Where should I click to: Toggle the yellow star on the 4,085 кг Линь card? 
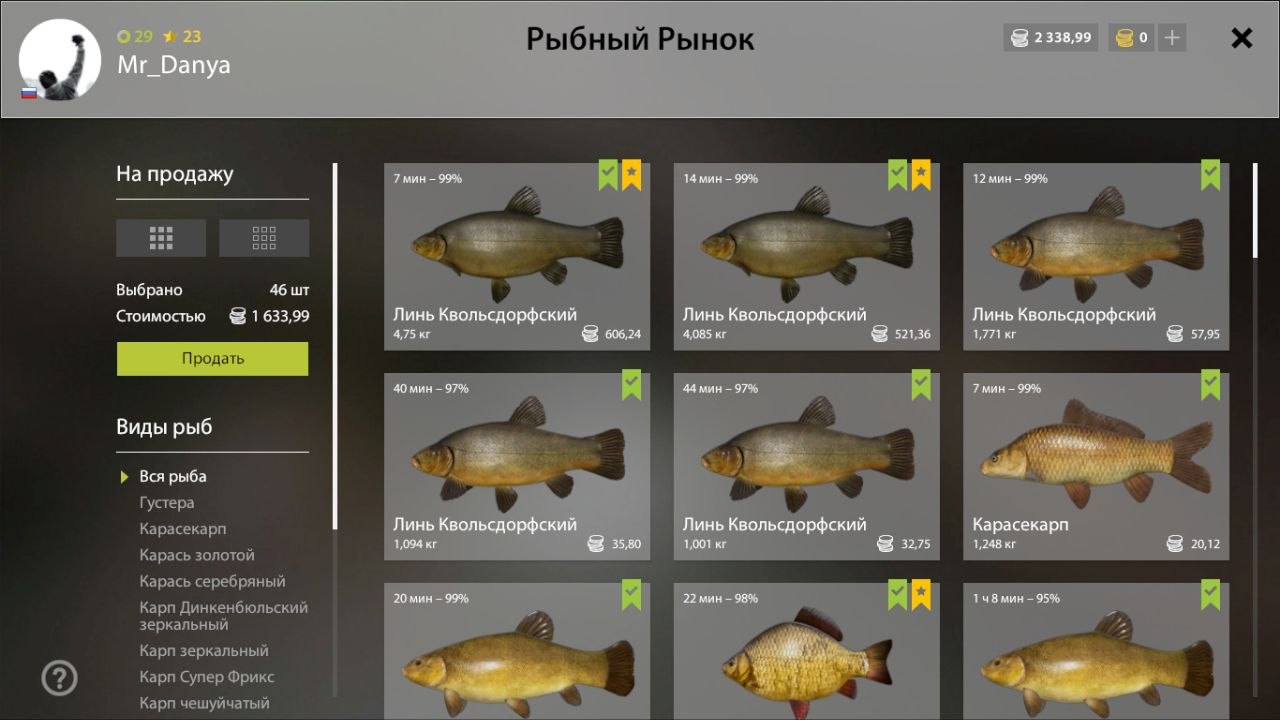[x=921, y=174]
